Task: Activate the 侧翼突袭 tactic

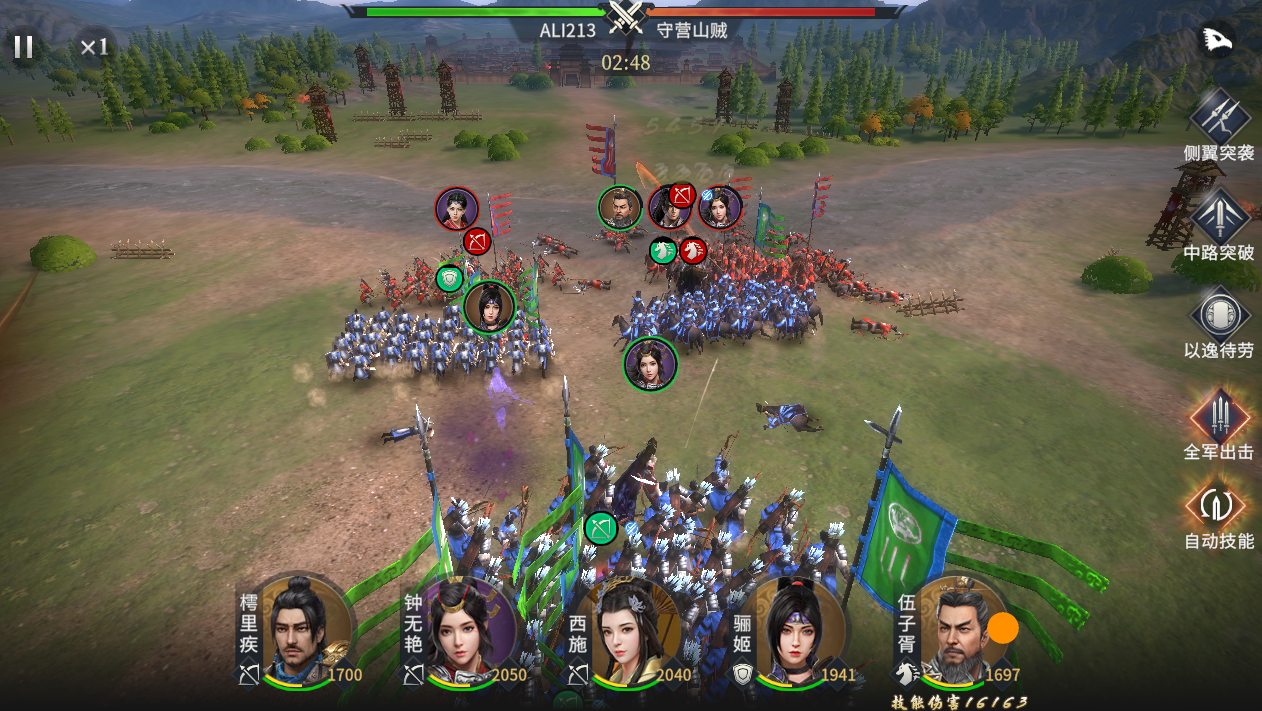Action: click(1219, 117)
